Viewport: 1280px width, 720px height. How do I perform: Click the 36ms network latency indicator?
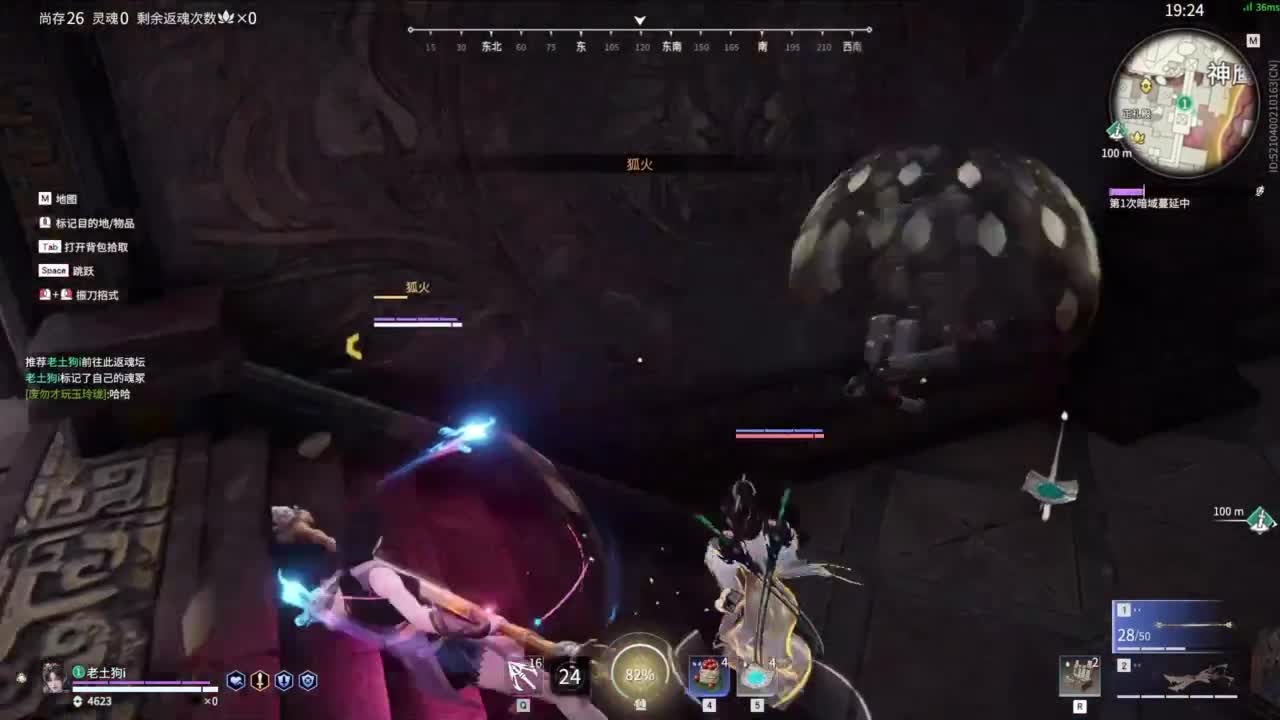coord(1260,9)
